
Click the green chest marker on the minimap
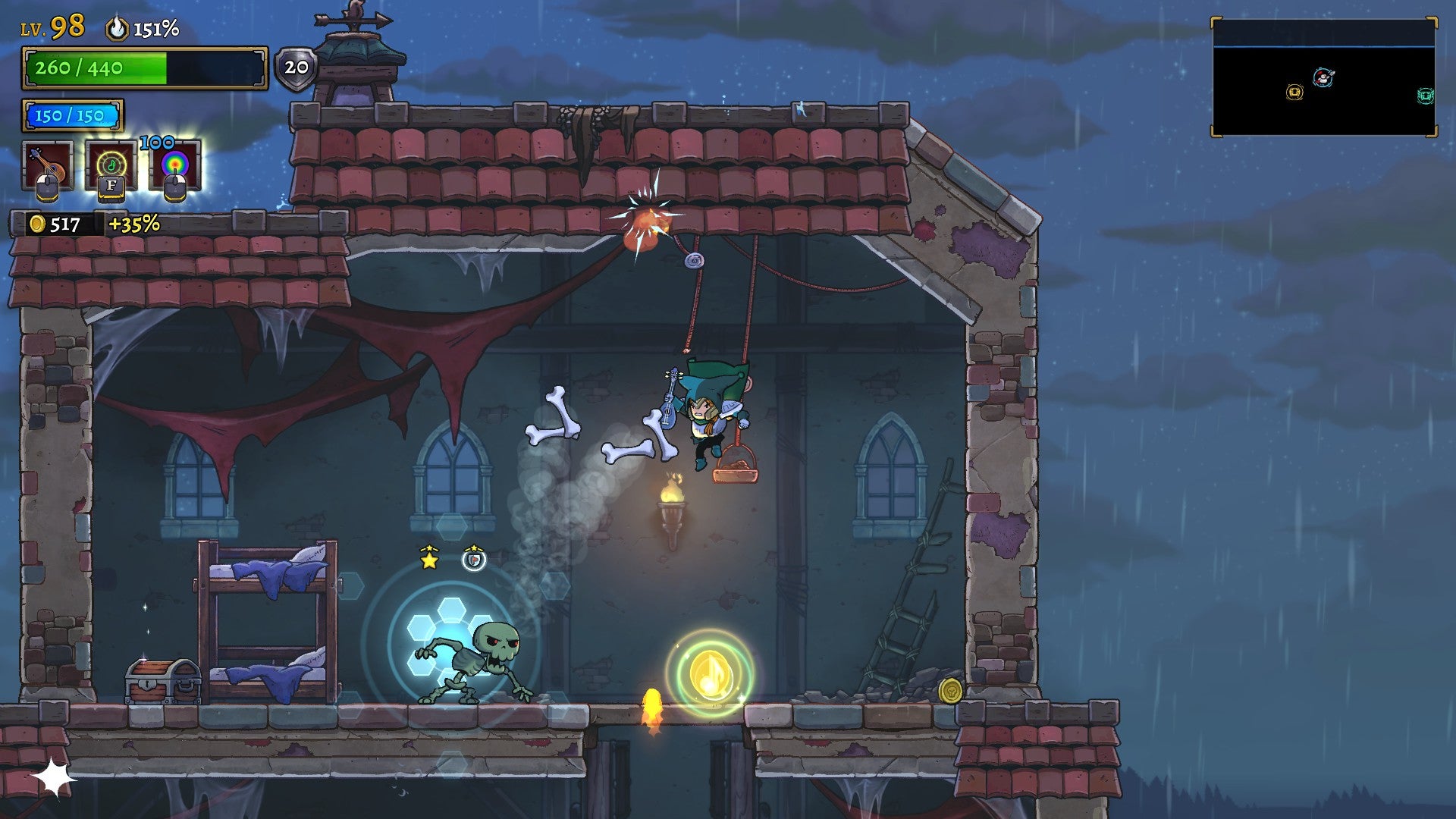click(x=1426, y=95)
